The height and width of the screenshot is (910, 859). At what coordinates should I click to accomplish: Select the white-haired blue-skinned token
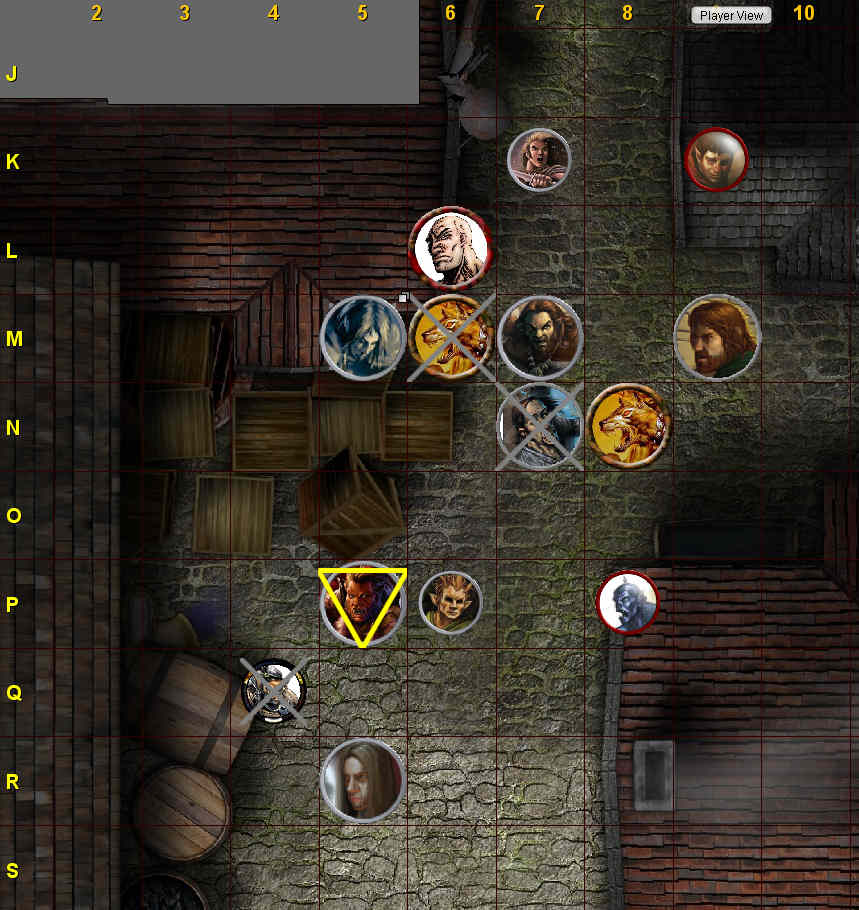(627, 603)
